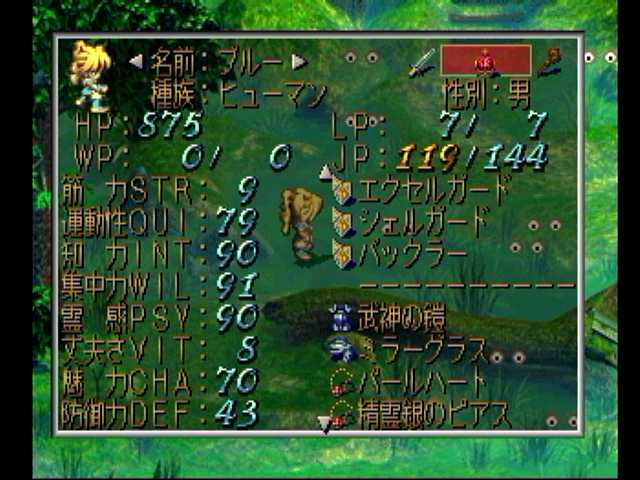
Task: Click the right arrow after the name ブルー
Action: (298, 62)
